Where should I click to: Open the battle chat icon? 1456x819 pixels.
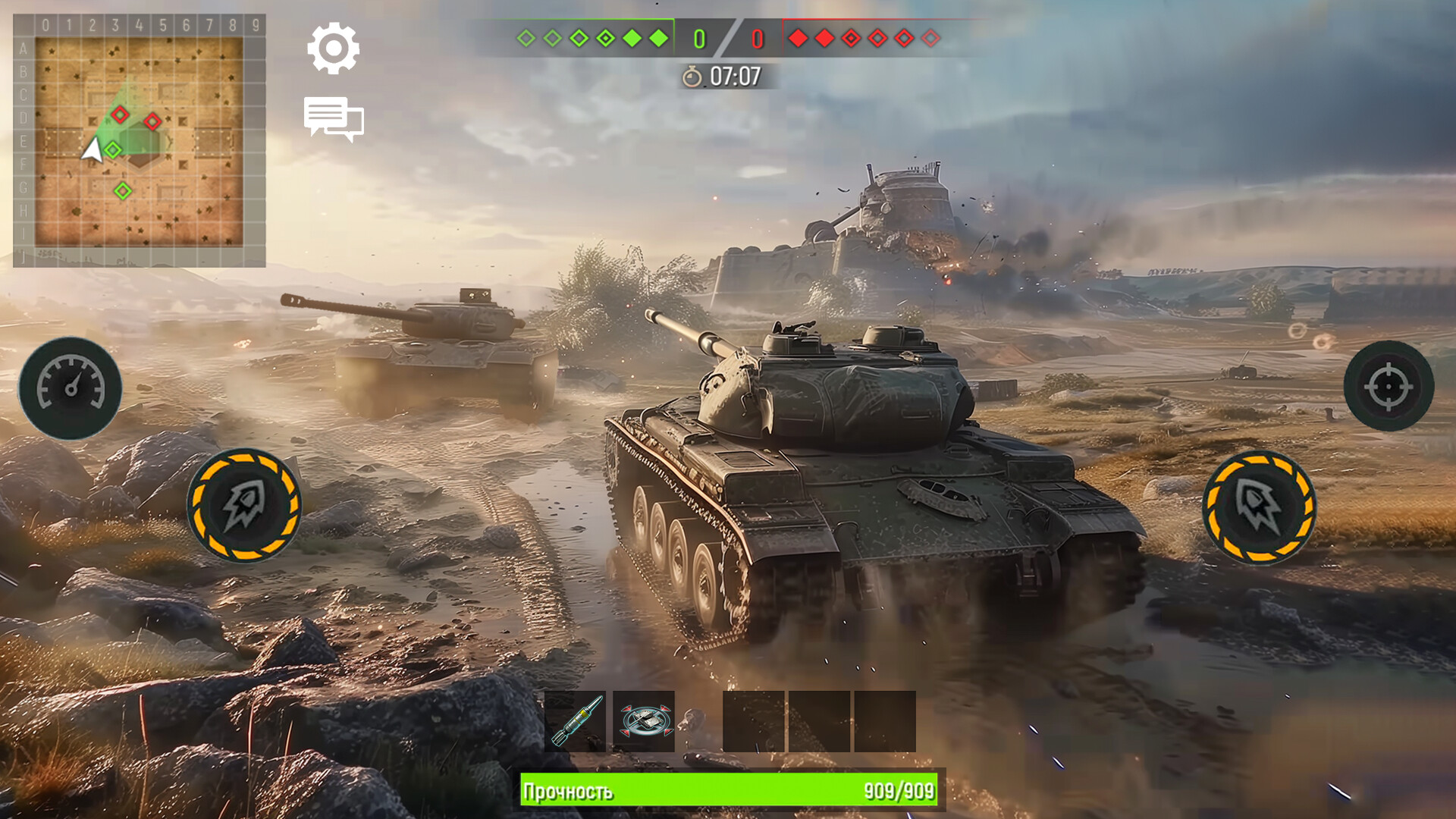pyautogui.click(x=334, y=119)
